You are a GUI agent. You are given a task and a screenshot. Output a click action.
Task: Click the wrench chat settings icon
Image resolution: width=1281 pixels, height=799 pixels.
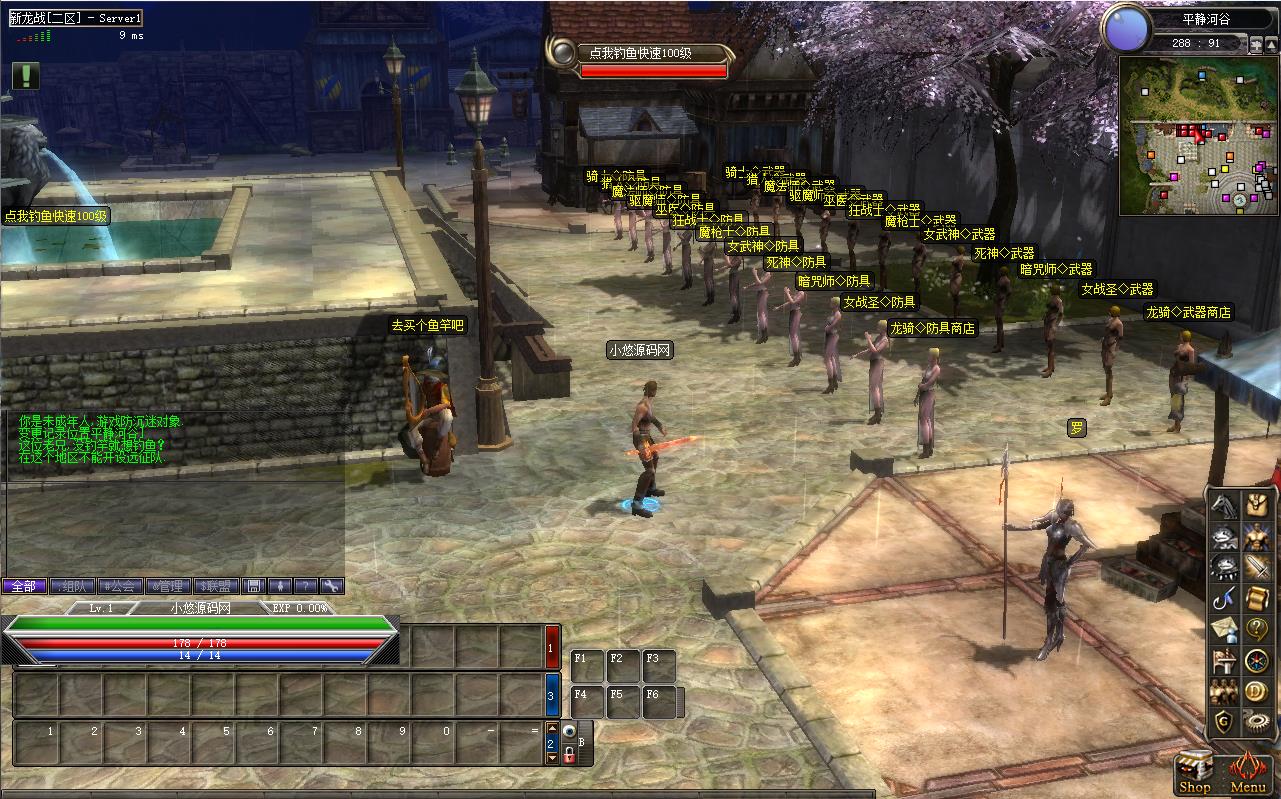(x=331, y=586)
